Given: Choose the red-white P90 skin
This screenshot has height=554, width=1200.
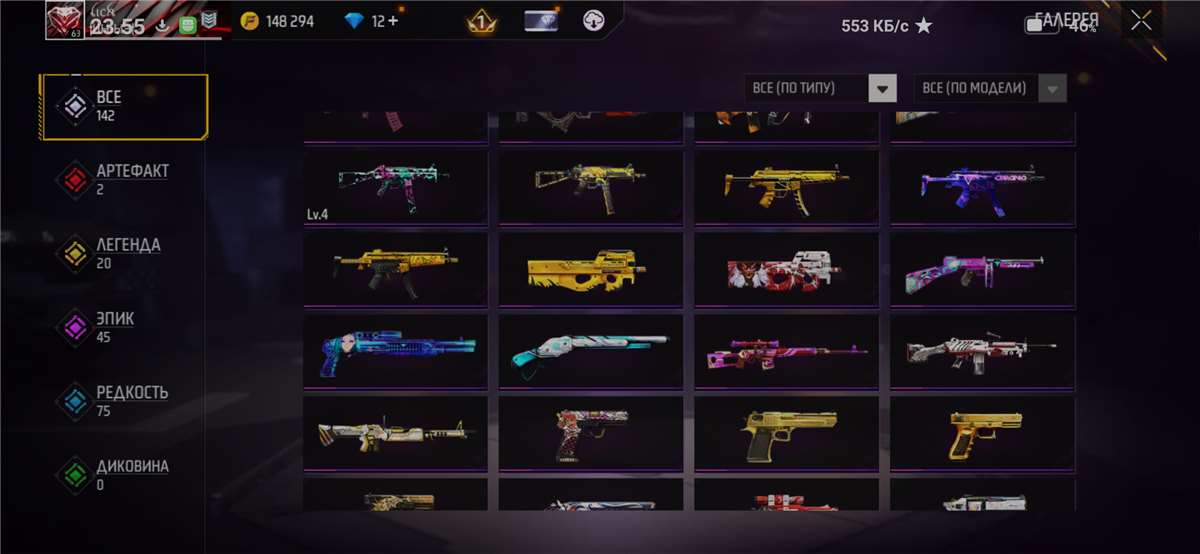Looking at the screenshot, I should (x=786, y=268).
